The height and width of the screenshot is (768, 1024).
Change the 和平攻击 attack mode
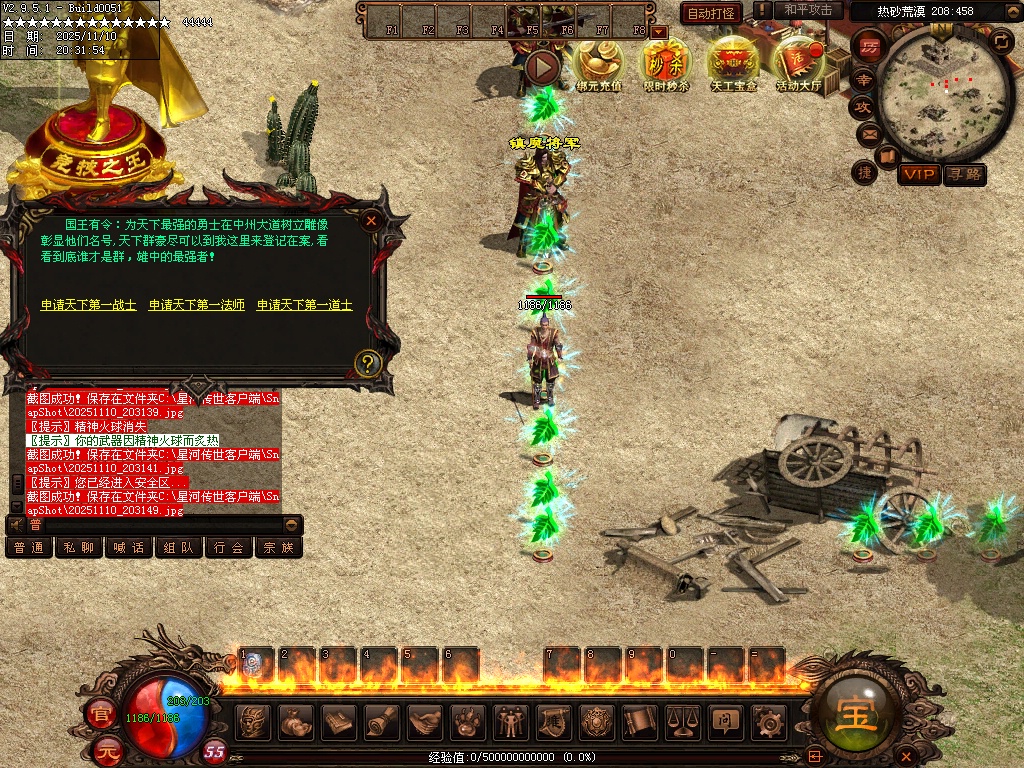coord(808,10)
